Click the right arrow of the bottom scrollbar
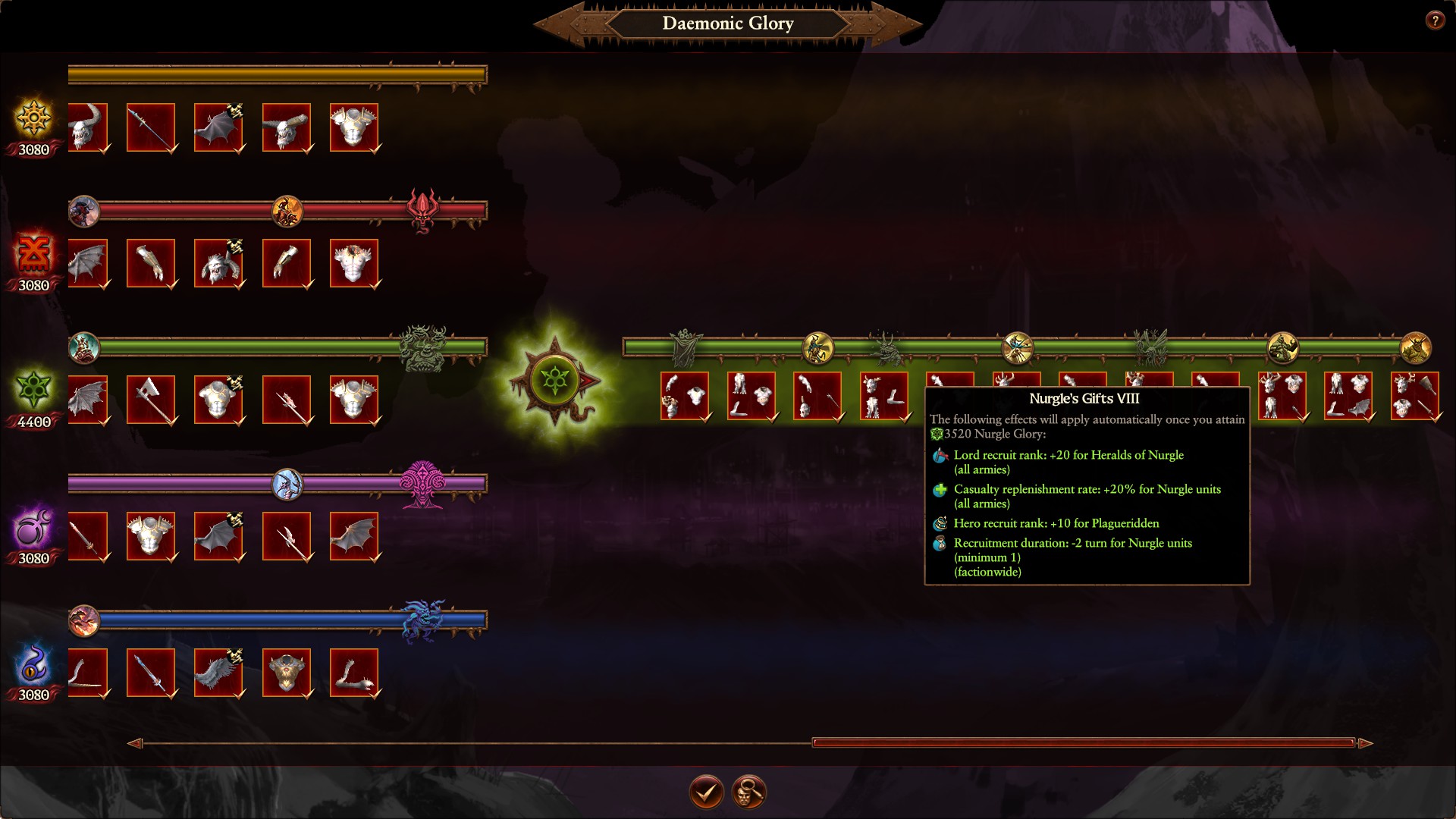The width and height of the screenshot is (1456, 819). point(1365,744)
